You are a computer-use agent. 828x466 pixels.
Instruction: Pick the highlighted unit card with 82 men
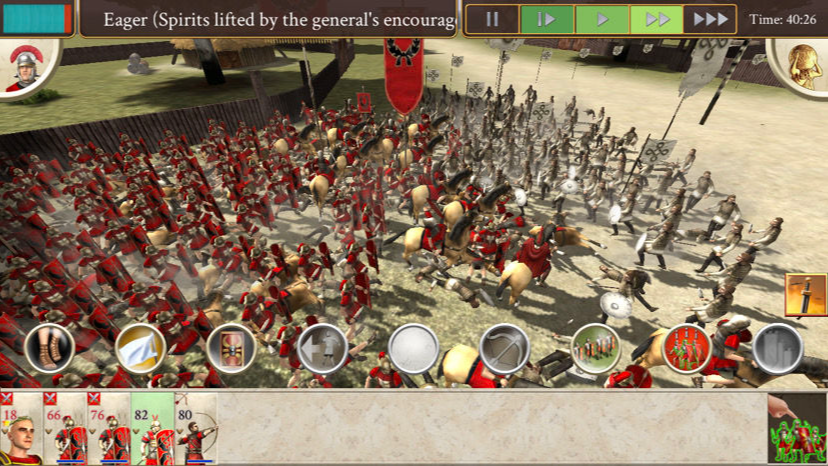tap(152, 429)
